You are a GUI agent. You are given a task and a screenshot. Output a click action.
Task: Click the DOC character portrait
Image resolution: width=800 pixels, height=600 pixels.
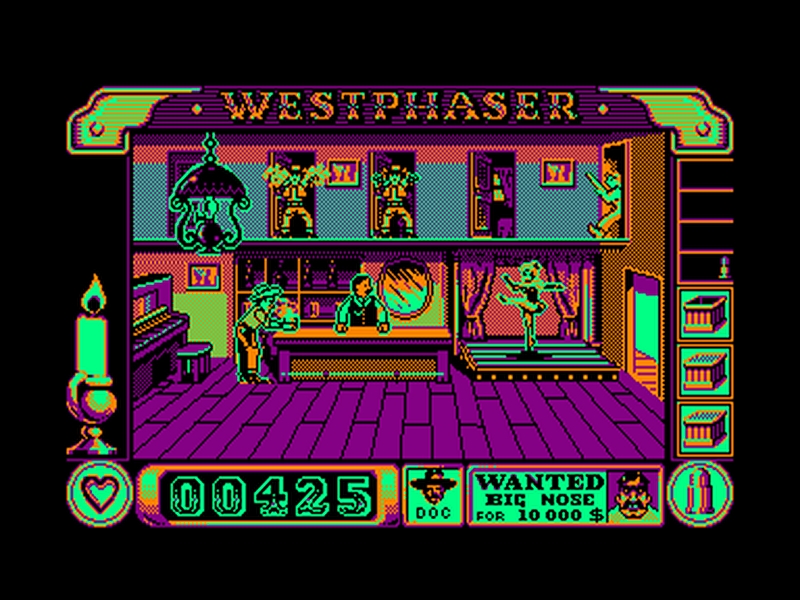point(436,494)
